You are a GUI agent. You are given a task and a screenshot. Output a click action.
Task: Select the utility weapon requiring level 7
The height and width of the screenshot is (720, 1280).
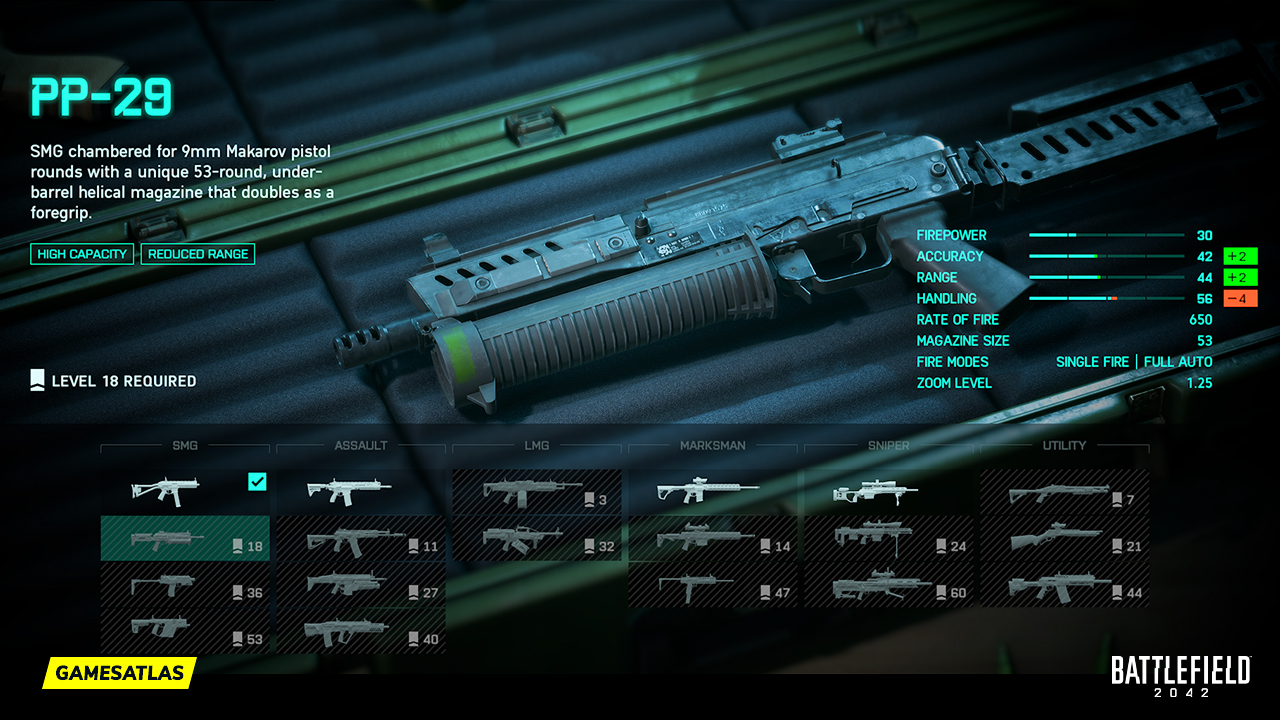(x=1065, y=492)
